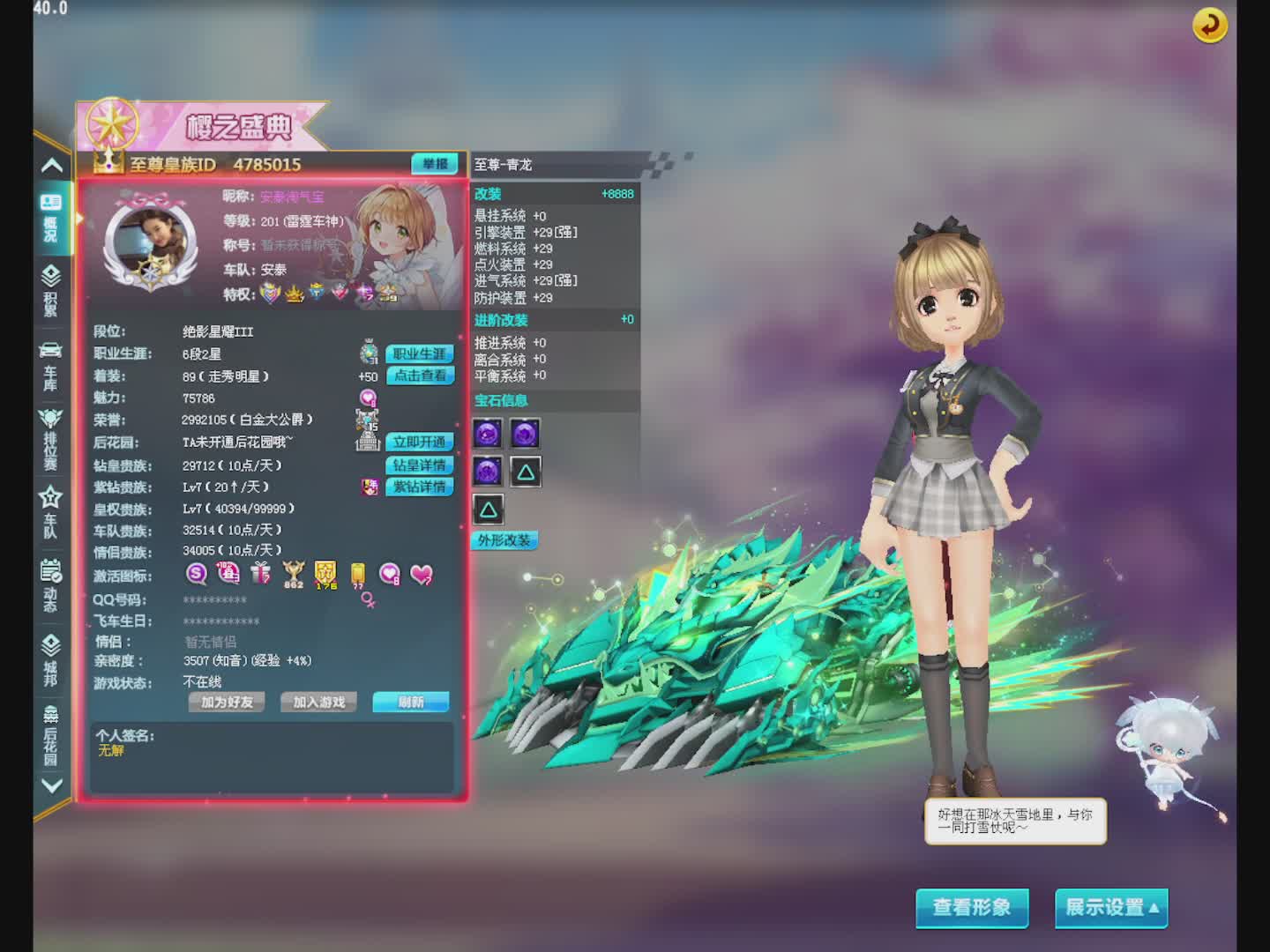Click 加入游戏 join game button
The height and width of the screenshot is (952, 1270).
(x=318, y=702)
